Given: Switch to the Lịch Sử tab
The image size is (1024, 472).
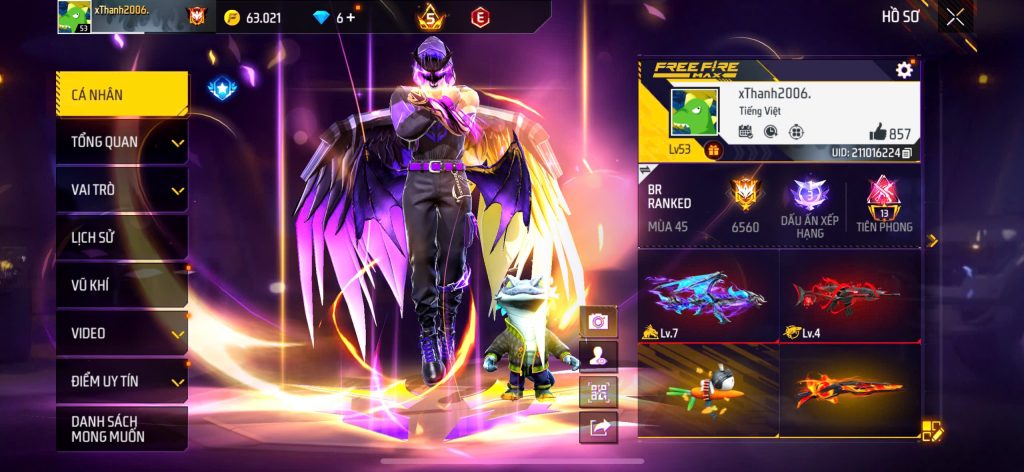Looking at the screenshot, I should coord(121,238).
